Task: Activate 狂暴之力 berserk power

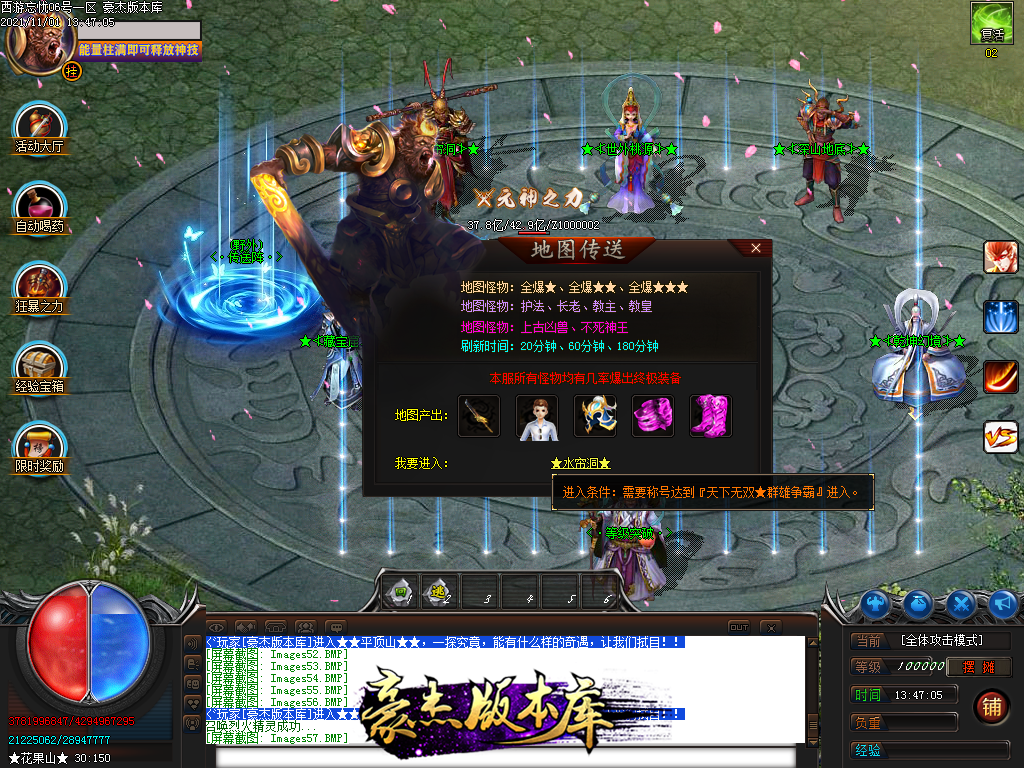Action: coord(39,285)
